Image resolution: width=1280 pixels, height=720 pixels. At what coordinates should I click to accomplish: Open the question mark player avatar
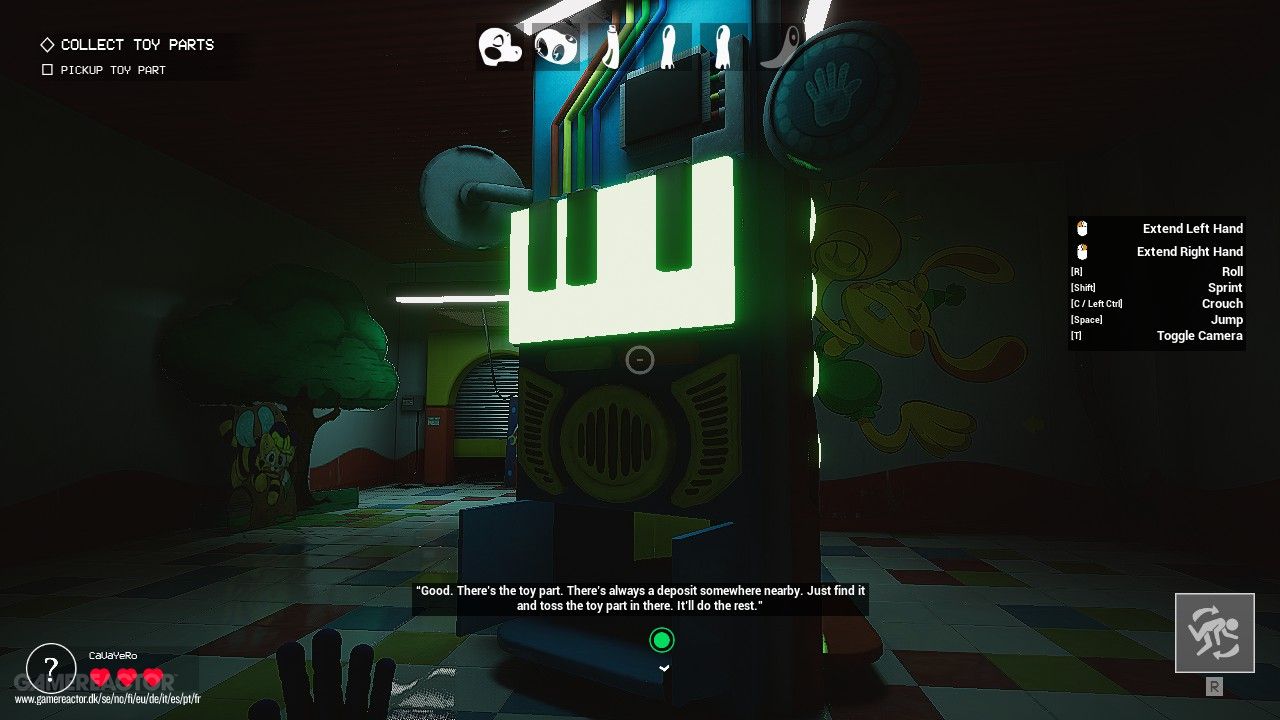coord(51,668)
